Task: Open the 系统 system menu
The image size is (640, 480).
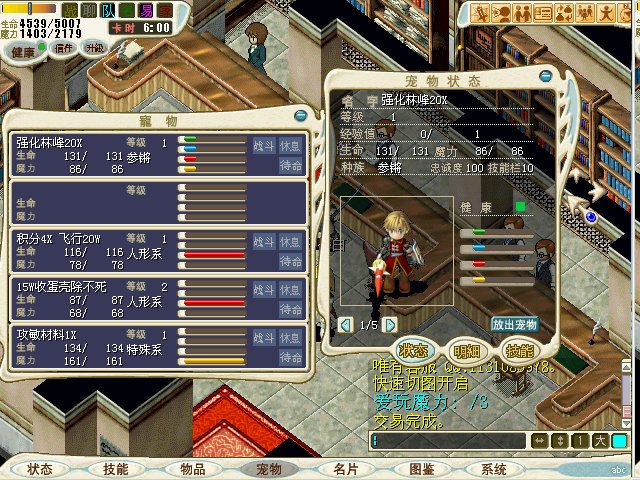Action: [494, 469]
